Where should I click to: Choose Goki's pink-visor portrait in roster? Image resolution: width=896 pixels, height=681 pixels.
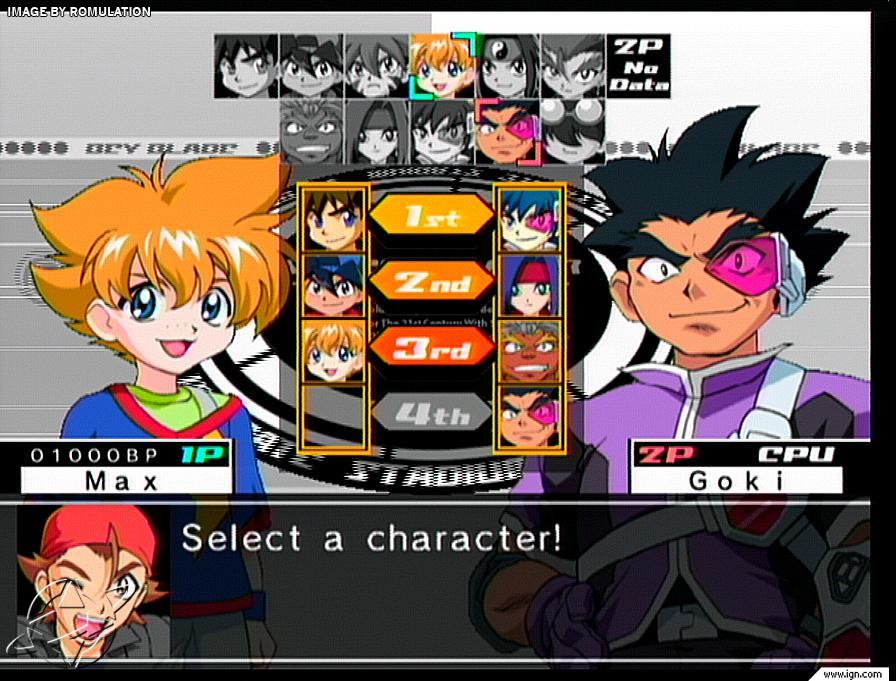[x=507, y=131]
